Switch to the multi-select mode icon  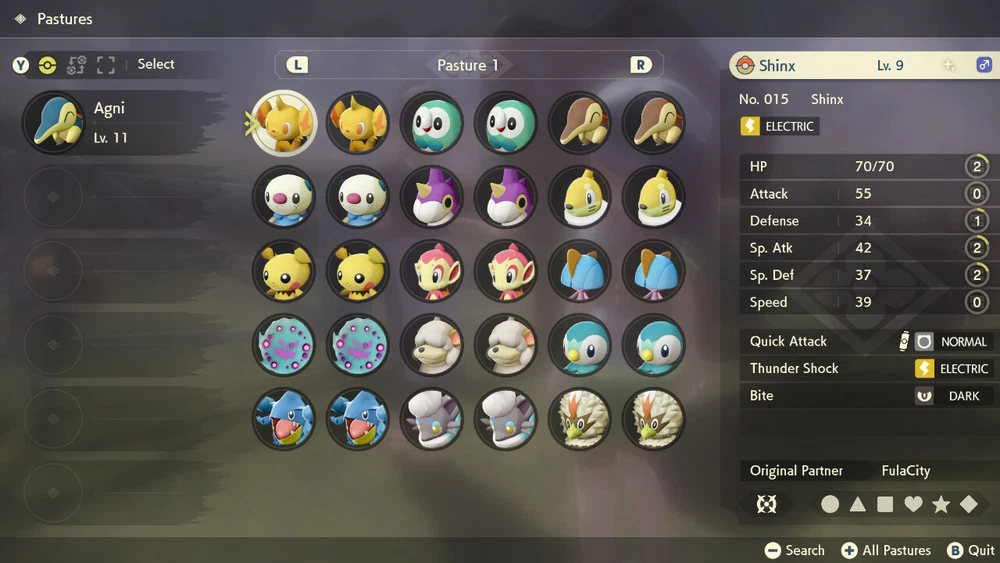click(x=76, y=65)
